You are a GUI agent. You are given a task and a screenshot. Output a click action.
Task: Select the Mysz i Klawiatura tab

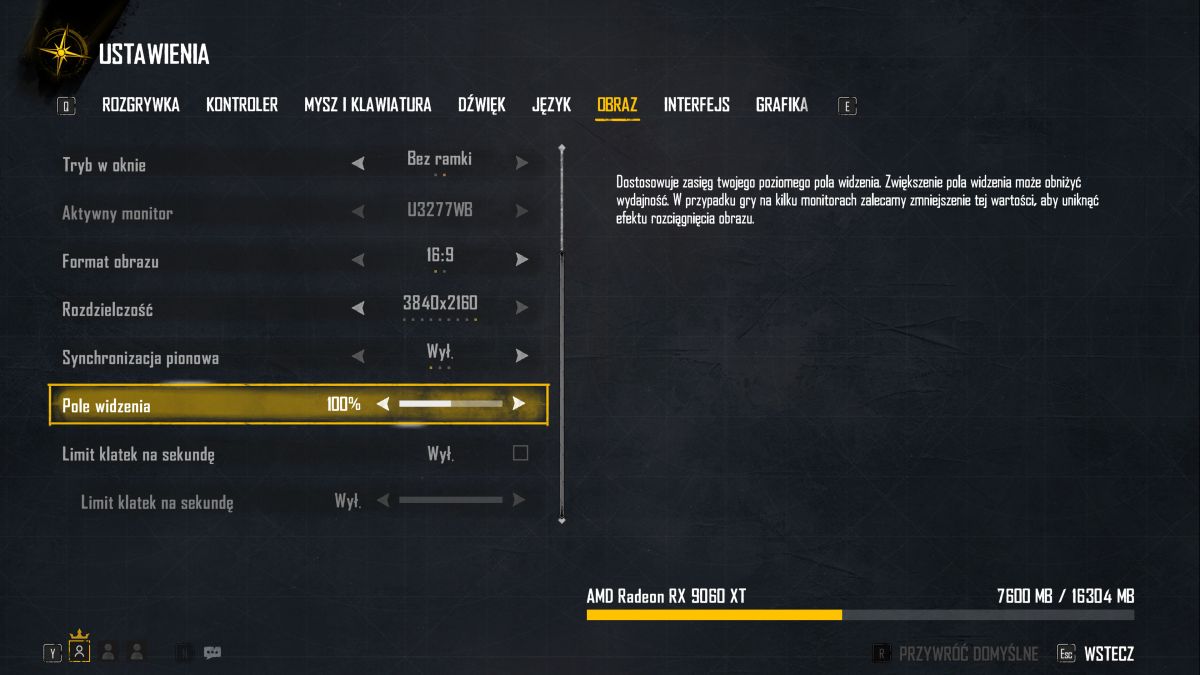click(x=368, y=105)
